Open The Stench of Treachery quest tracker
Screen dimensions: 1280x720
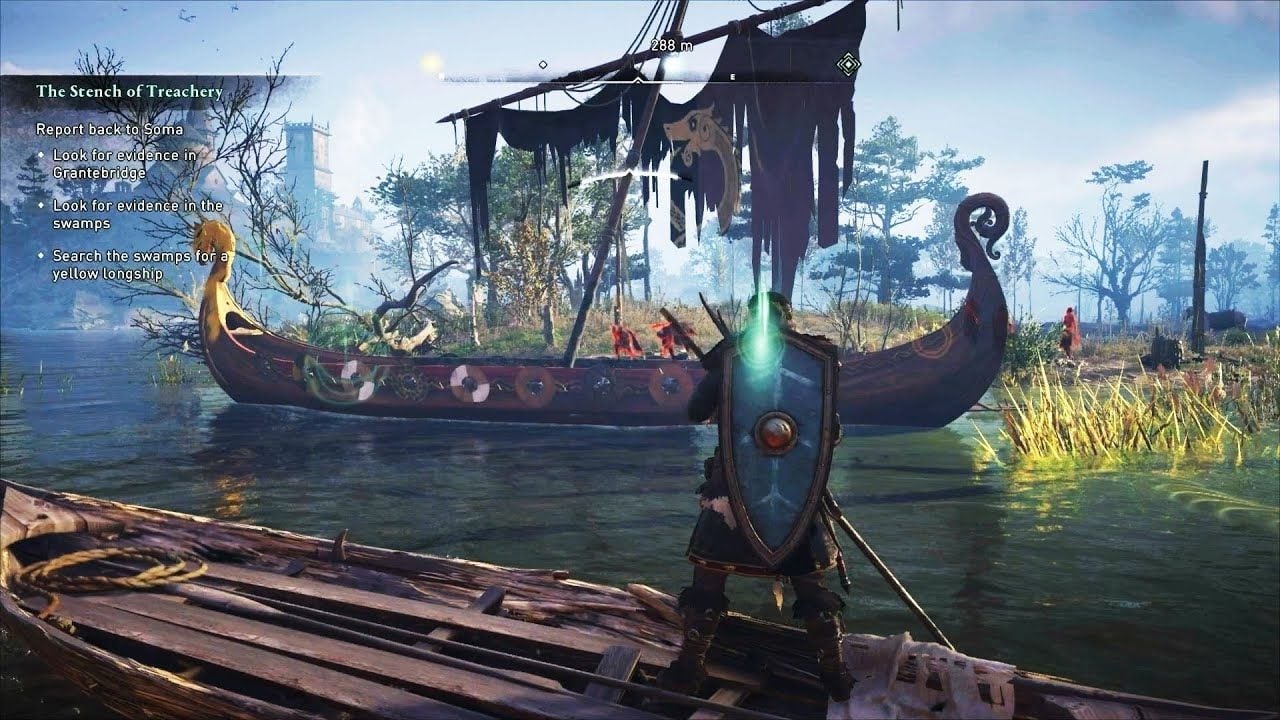(129, 91)
